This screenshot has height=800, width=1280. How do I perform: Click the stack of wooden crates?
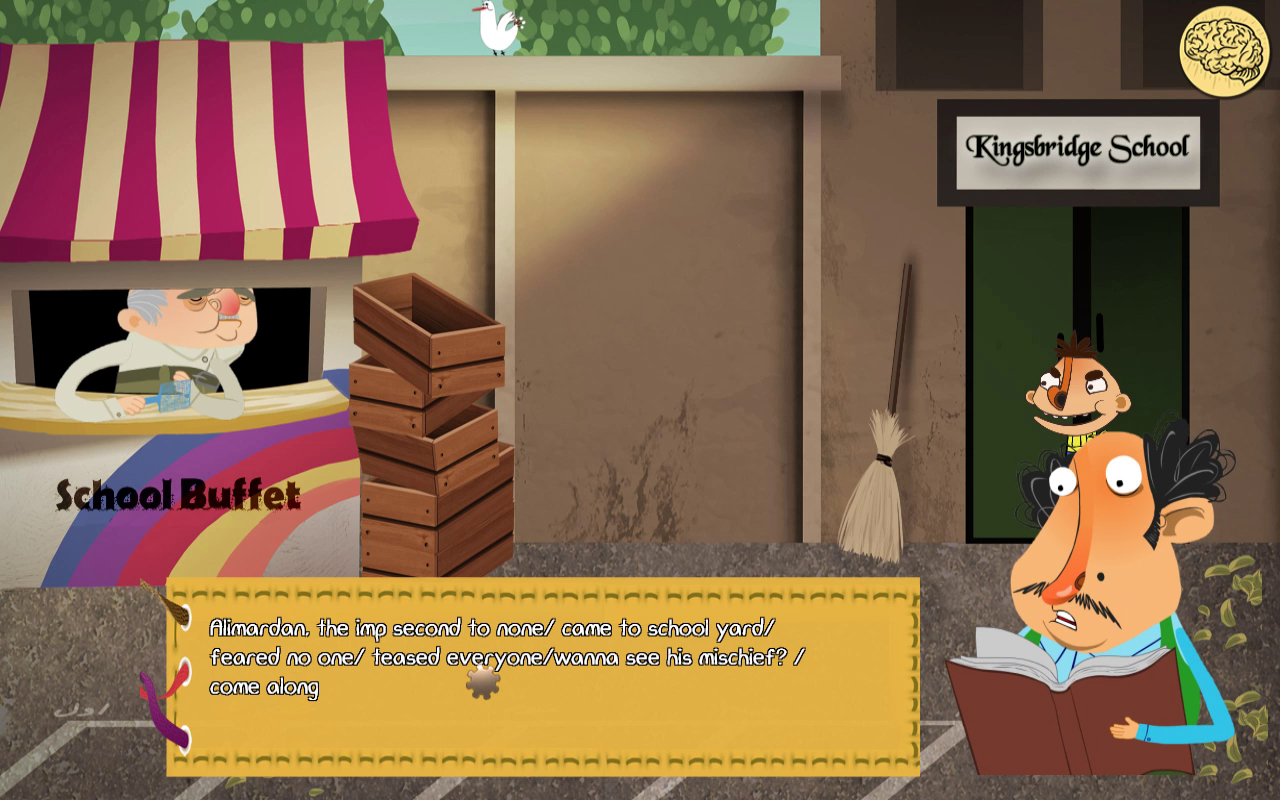pyautogui.click(x=428, y=420)
